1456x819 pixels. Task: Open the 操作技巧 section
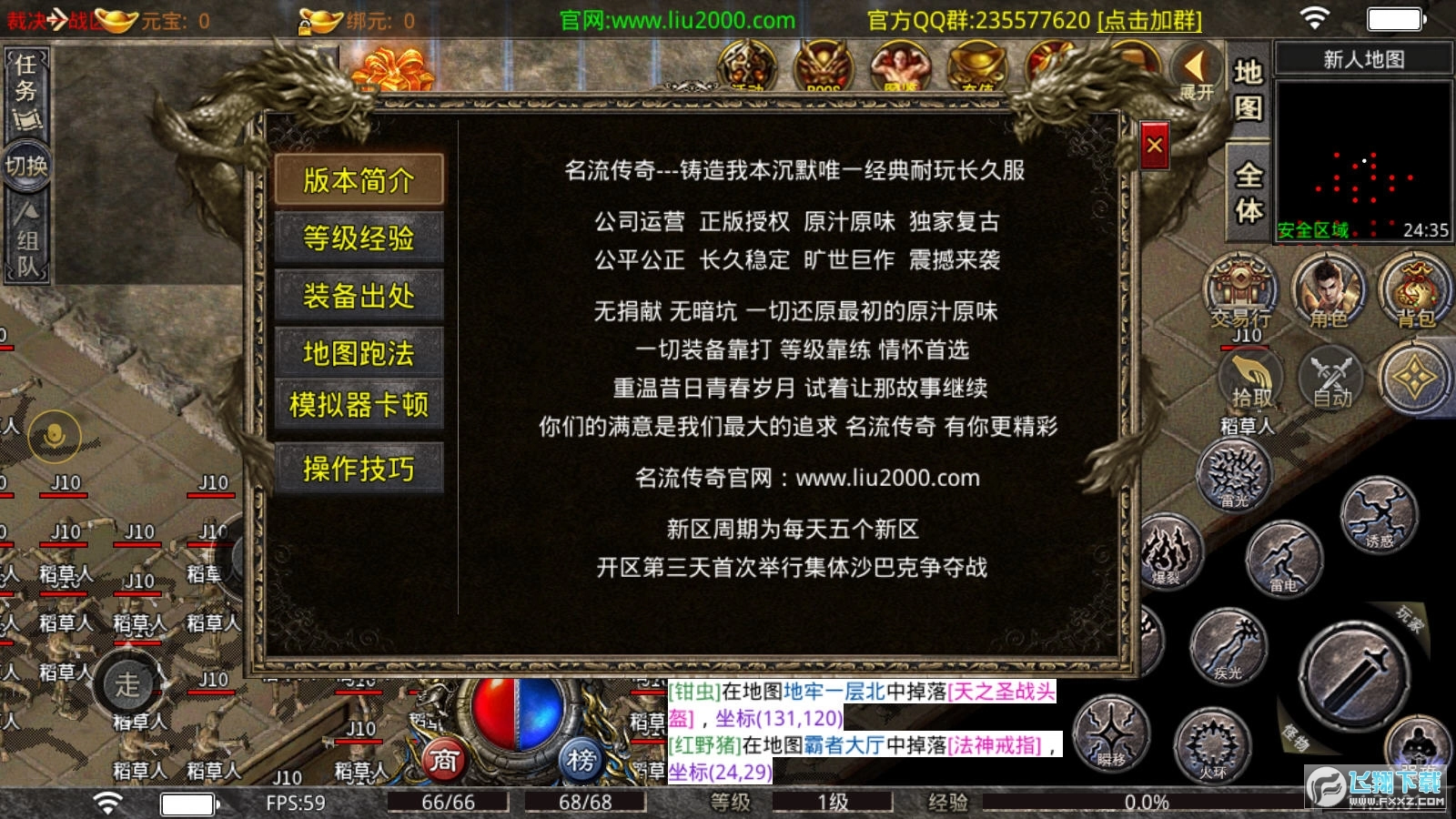pyautogui.click(x=359, y=469)
